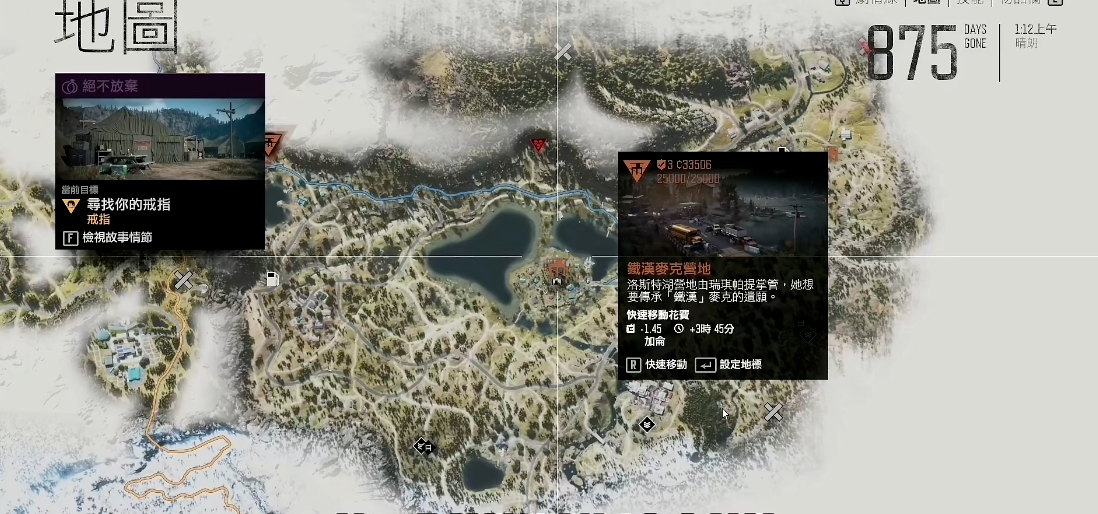The image size is (1098, 514).
Task: Select the red horde skull map marker
Action: coord(540,146)
